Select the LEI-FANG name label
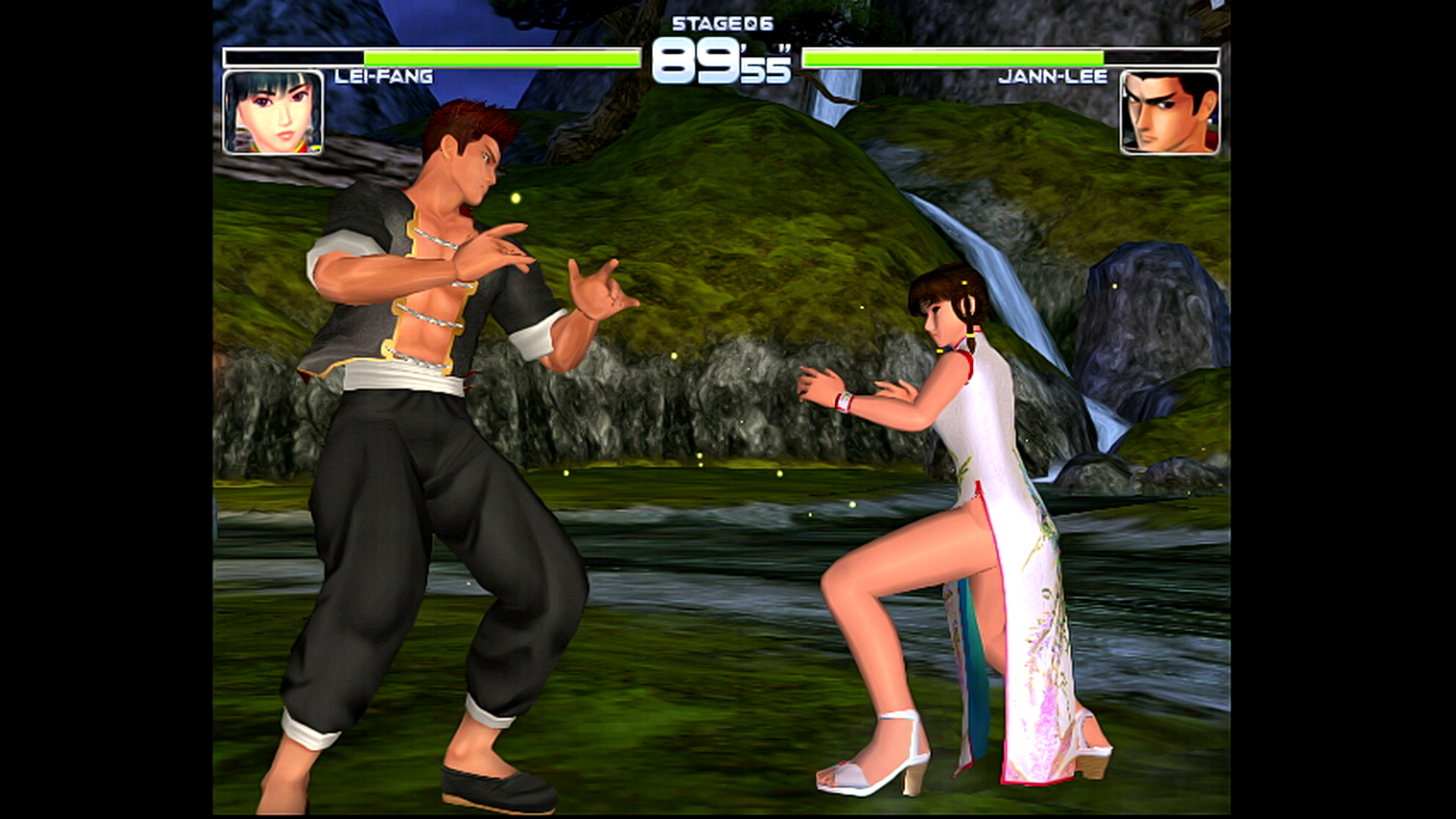Viewport: 1456px width, 819px height. pos(383,75)
